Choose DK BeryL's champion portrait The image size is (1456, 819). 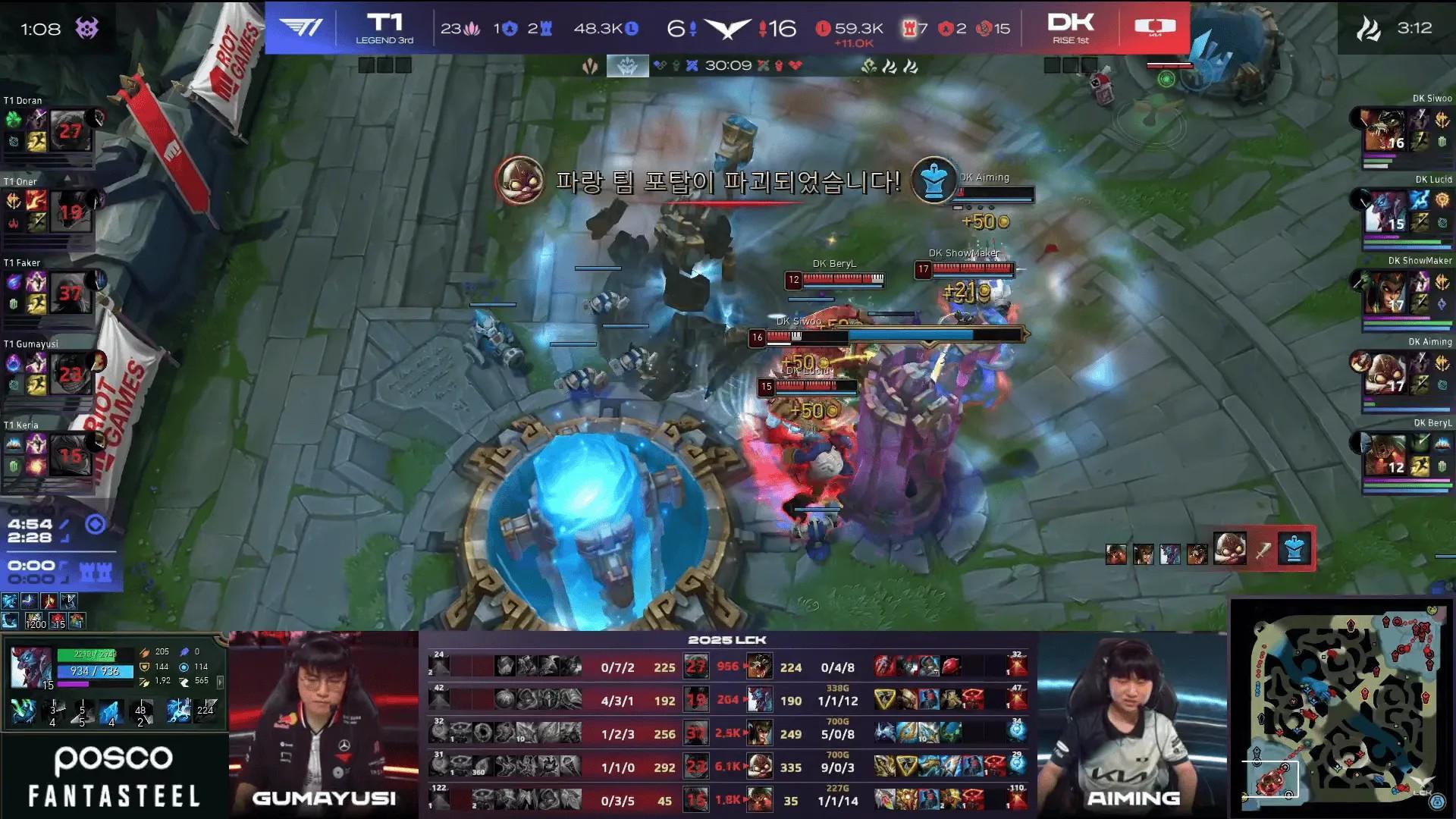point(1385,456)
